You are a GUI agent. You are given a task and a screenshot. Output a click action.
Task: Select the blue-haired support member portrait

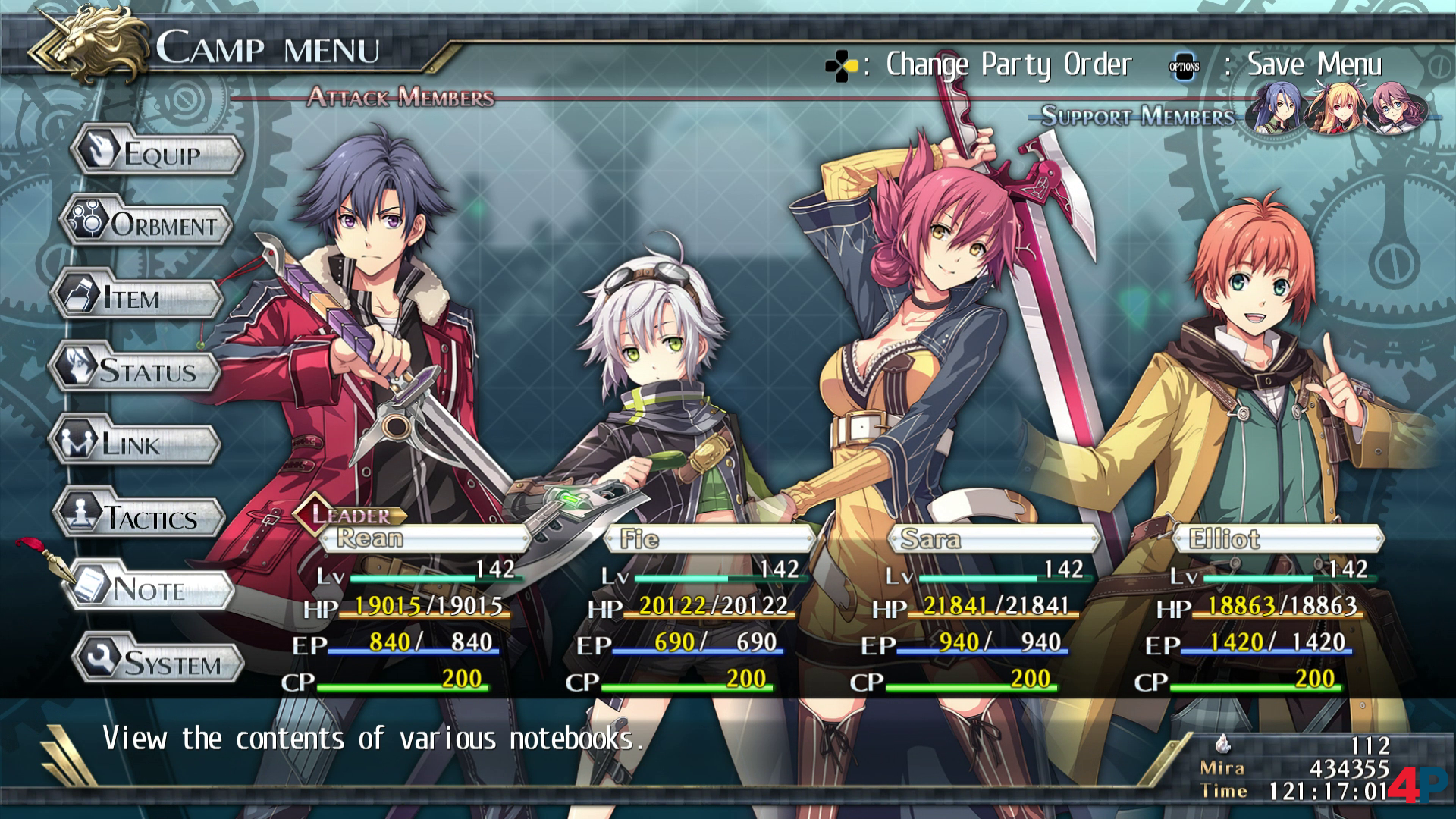1281,109
